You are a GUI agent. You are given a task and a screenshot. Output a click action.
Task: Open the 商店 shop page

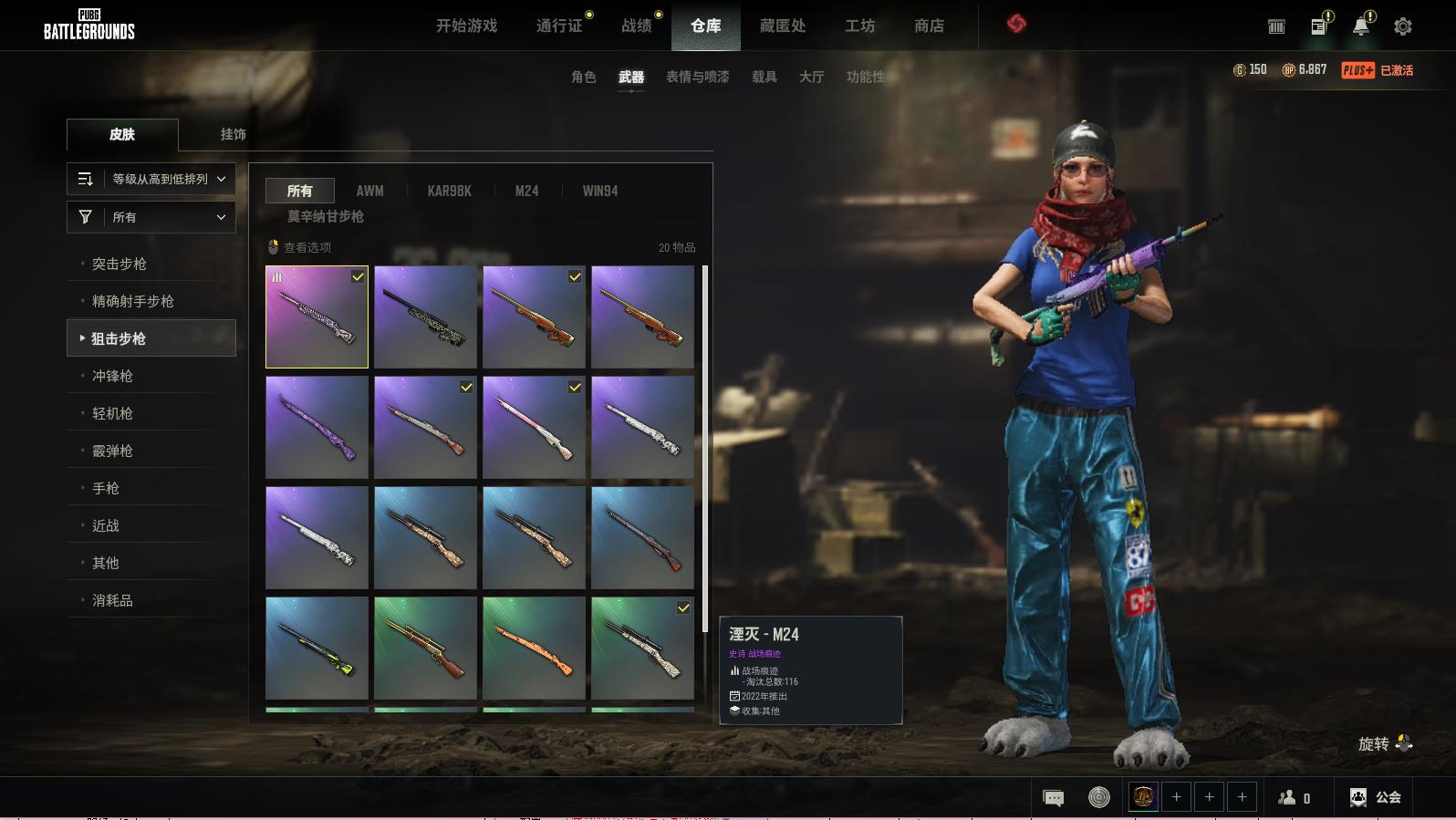(x=929, y=26)
